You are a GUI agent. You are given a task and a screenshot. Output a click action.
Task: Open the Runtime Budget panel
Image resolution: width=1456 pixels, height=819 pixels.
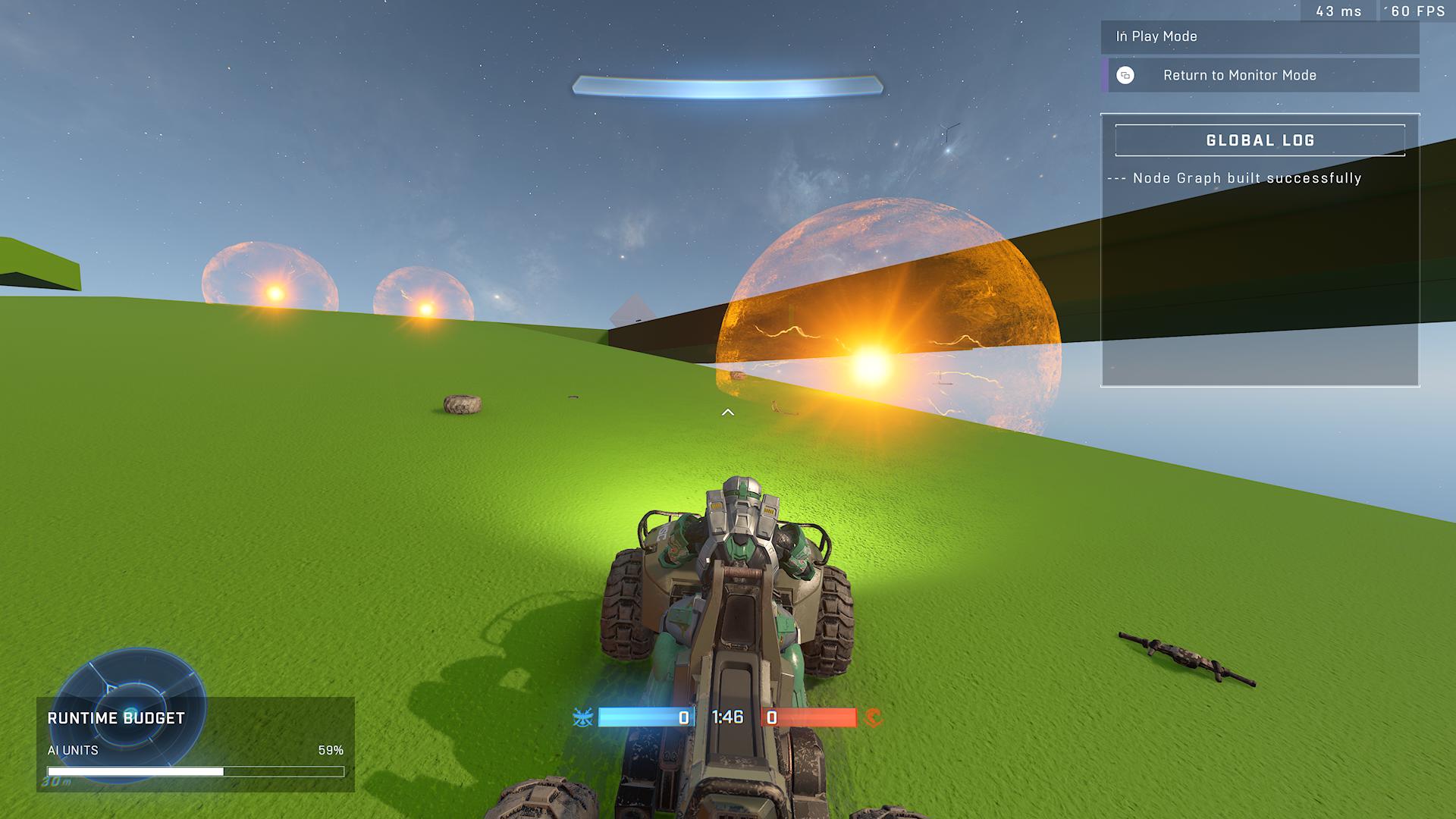(x=116, y=718)
